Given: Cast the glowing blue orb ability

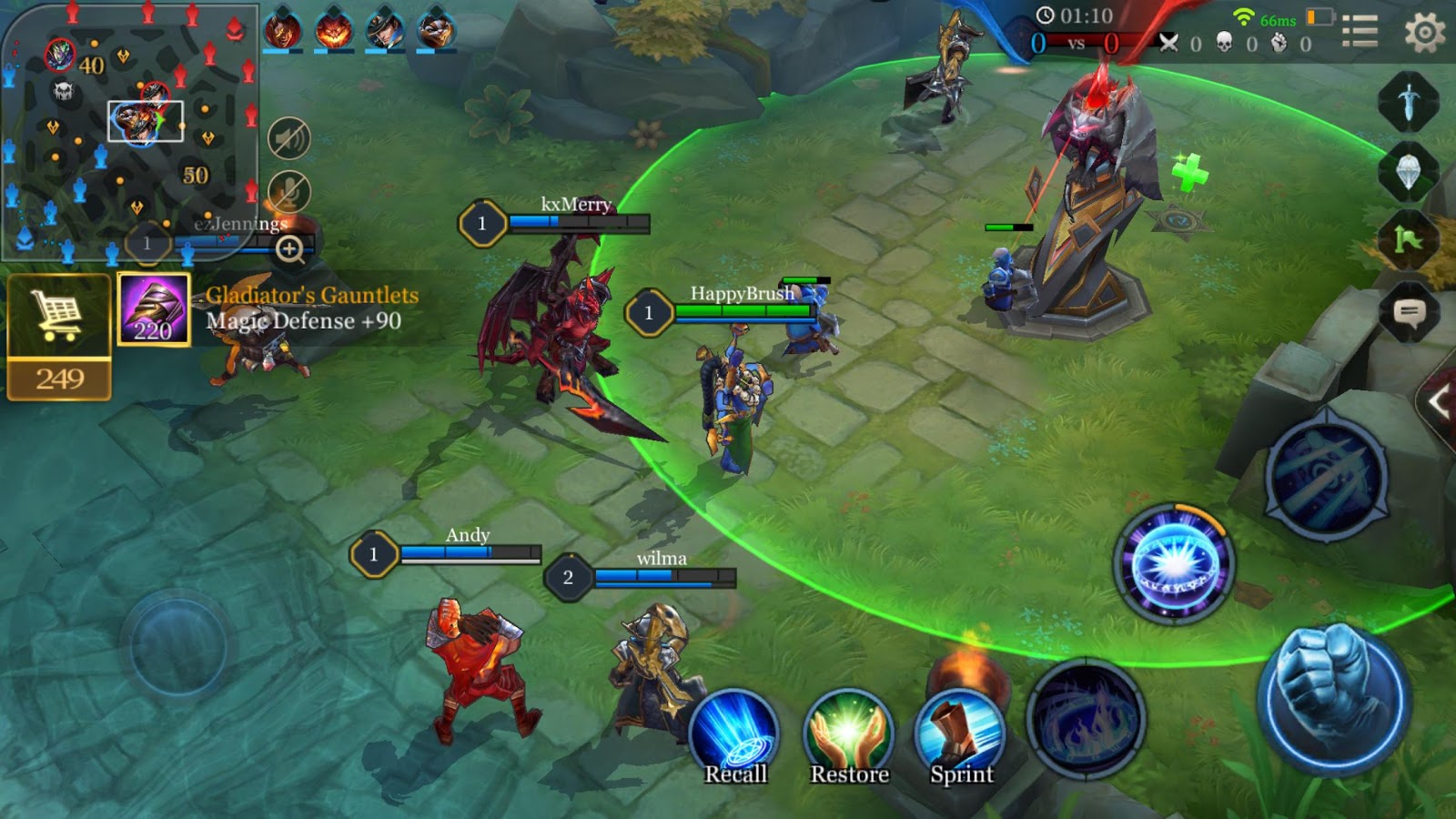Looking at the screenshot, I should pos(1174,564).
